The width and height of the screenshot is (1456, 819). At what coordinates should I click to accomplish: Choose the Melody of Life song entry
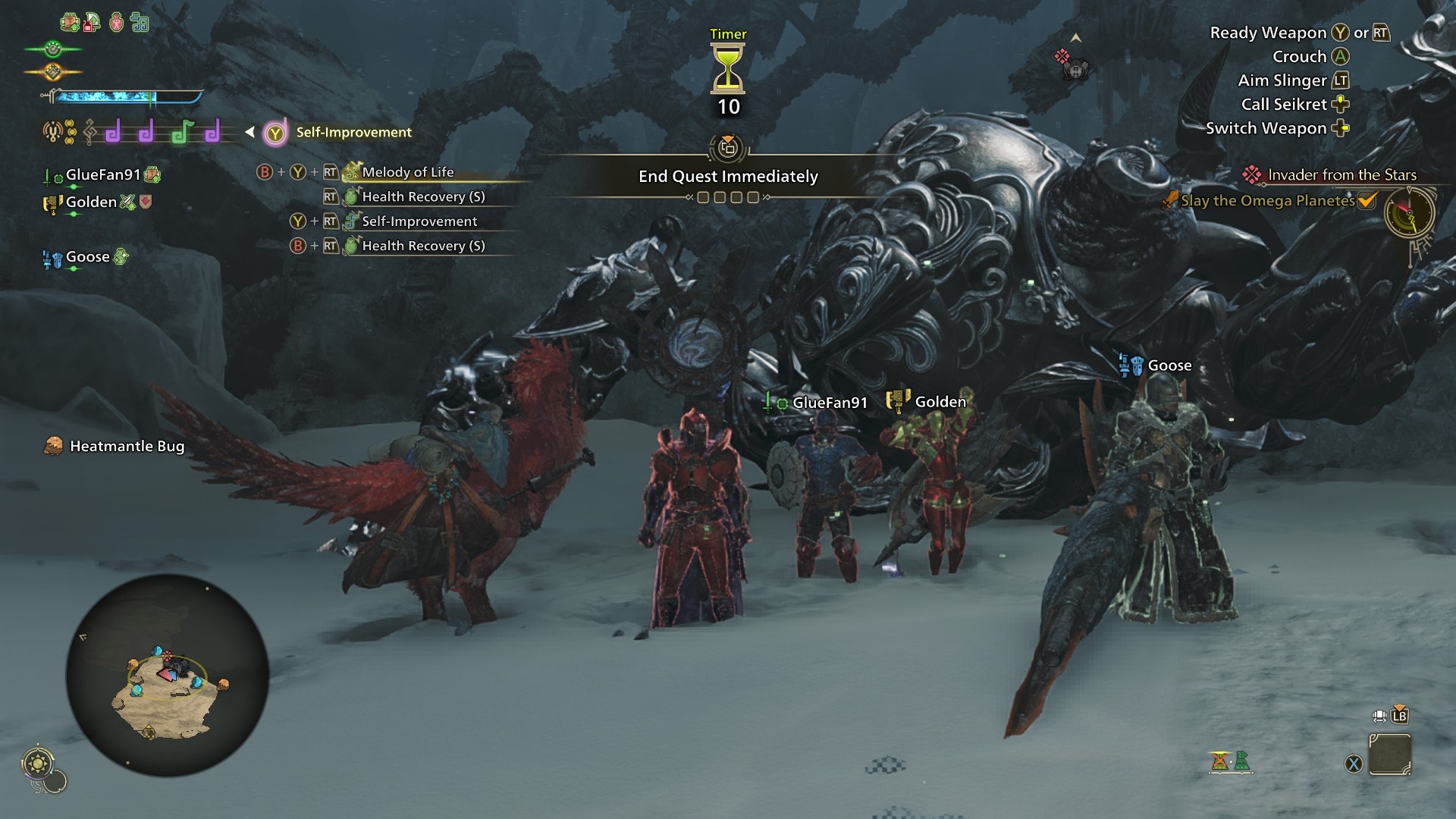[407, 172]
